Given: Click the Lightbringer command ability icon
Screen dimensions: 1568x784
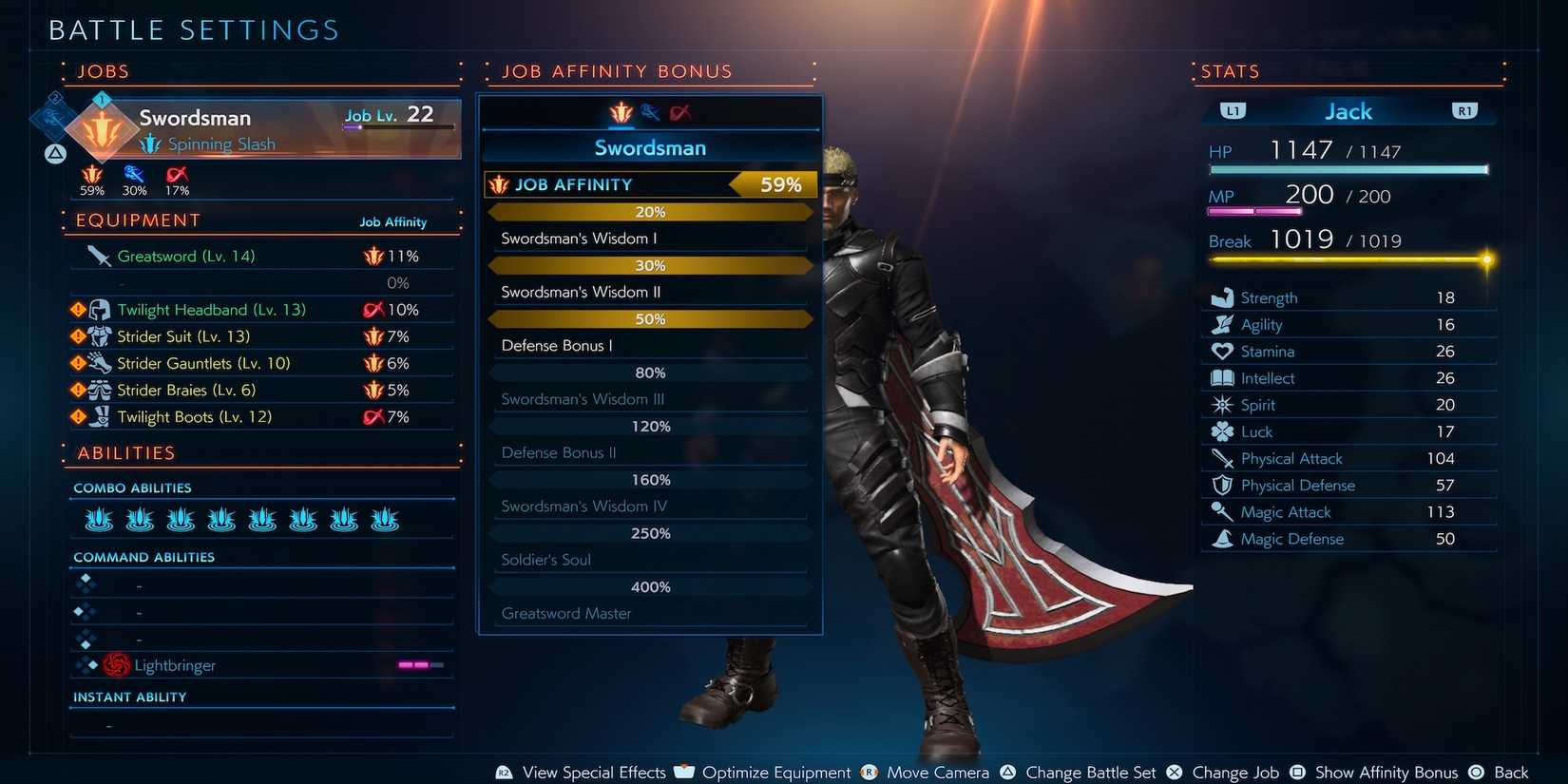Looking at the screenshot, I should 117,664.
